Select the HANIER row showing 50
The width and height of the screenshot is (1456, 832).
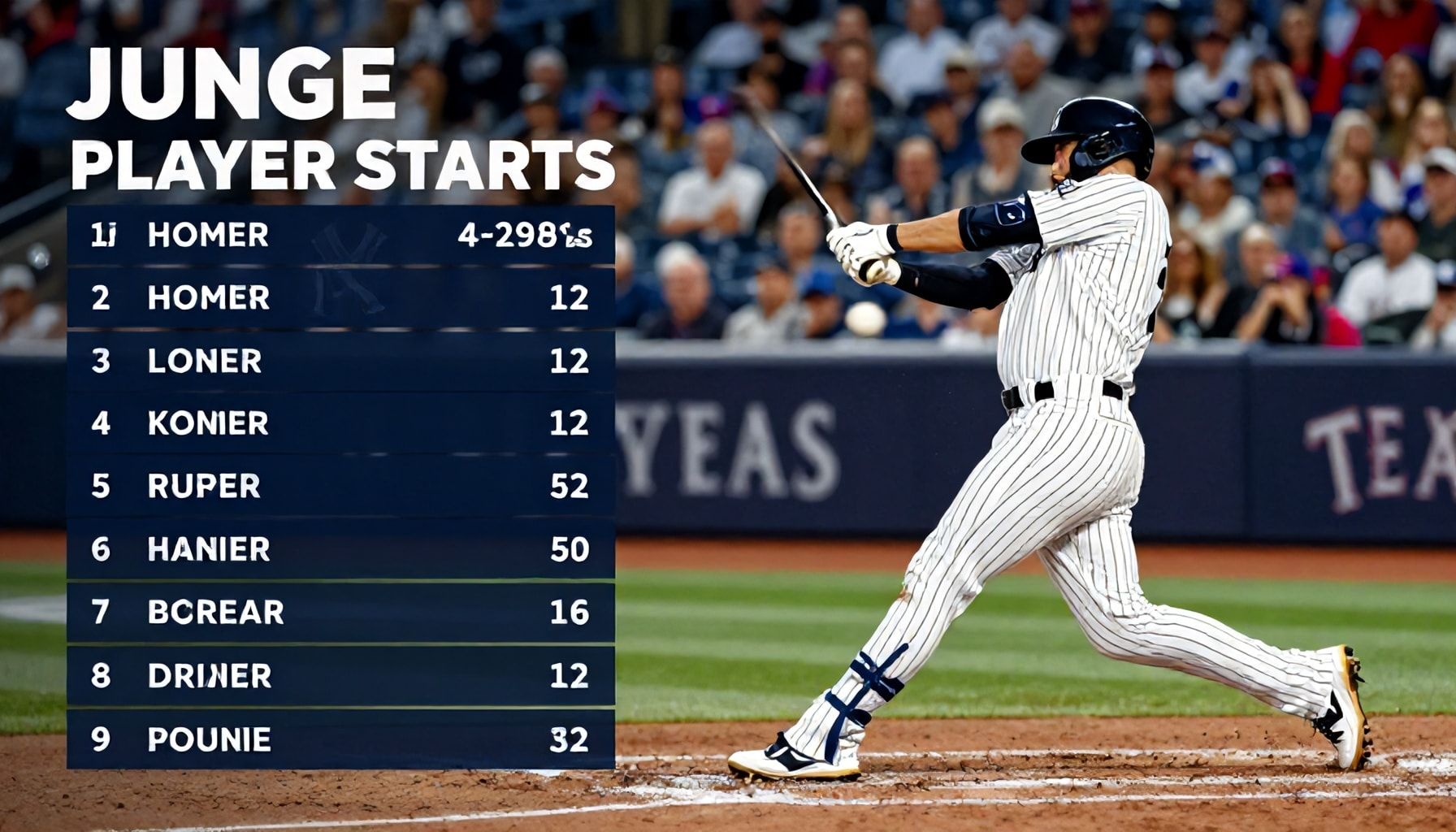click(340, 549)
